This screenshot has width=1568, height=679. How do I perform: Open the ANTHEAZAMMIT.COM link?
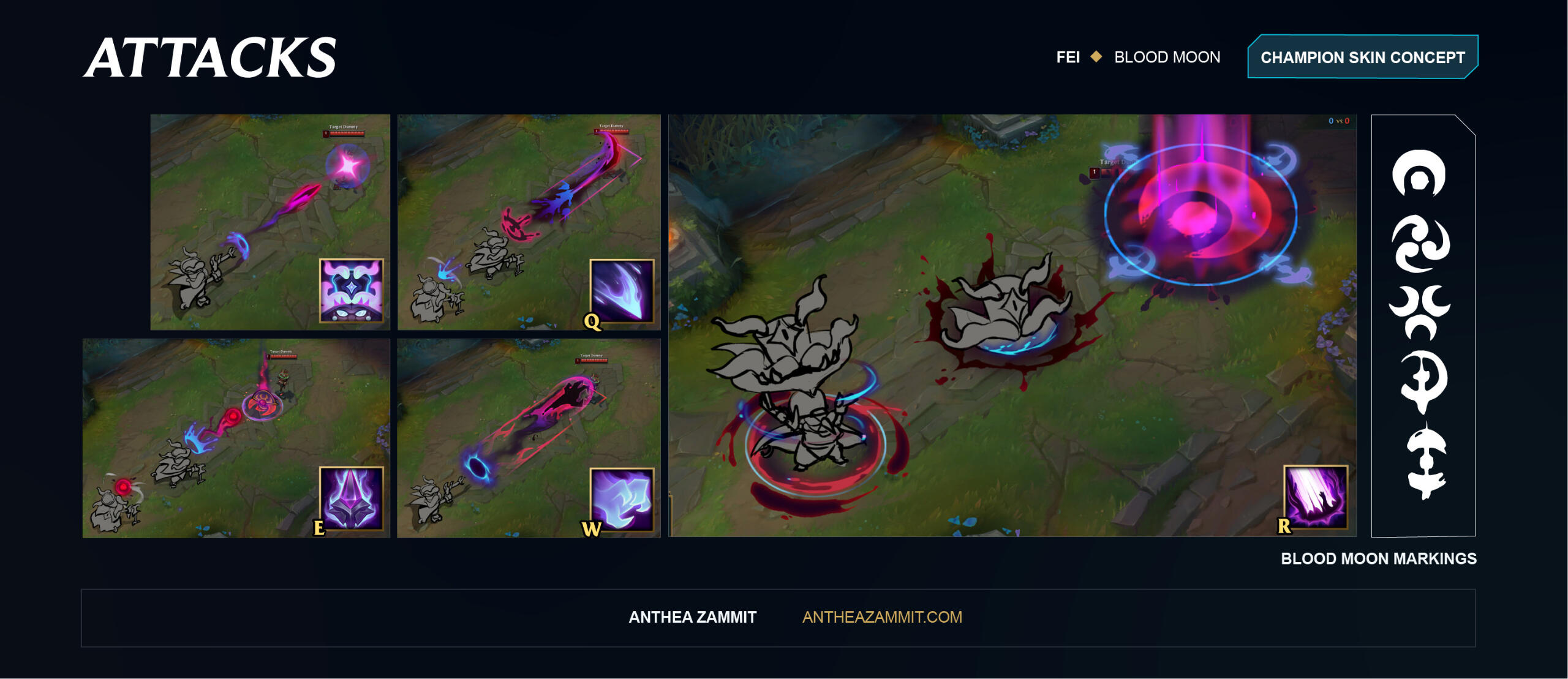point(880,618)
